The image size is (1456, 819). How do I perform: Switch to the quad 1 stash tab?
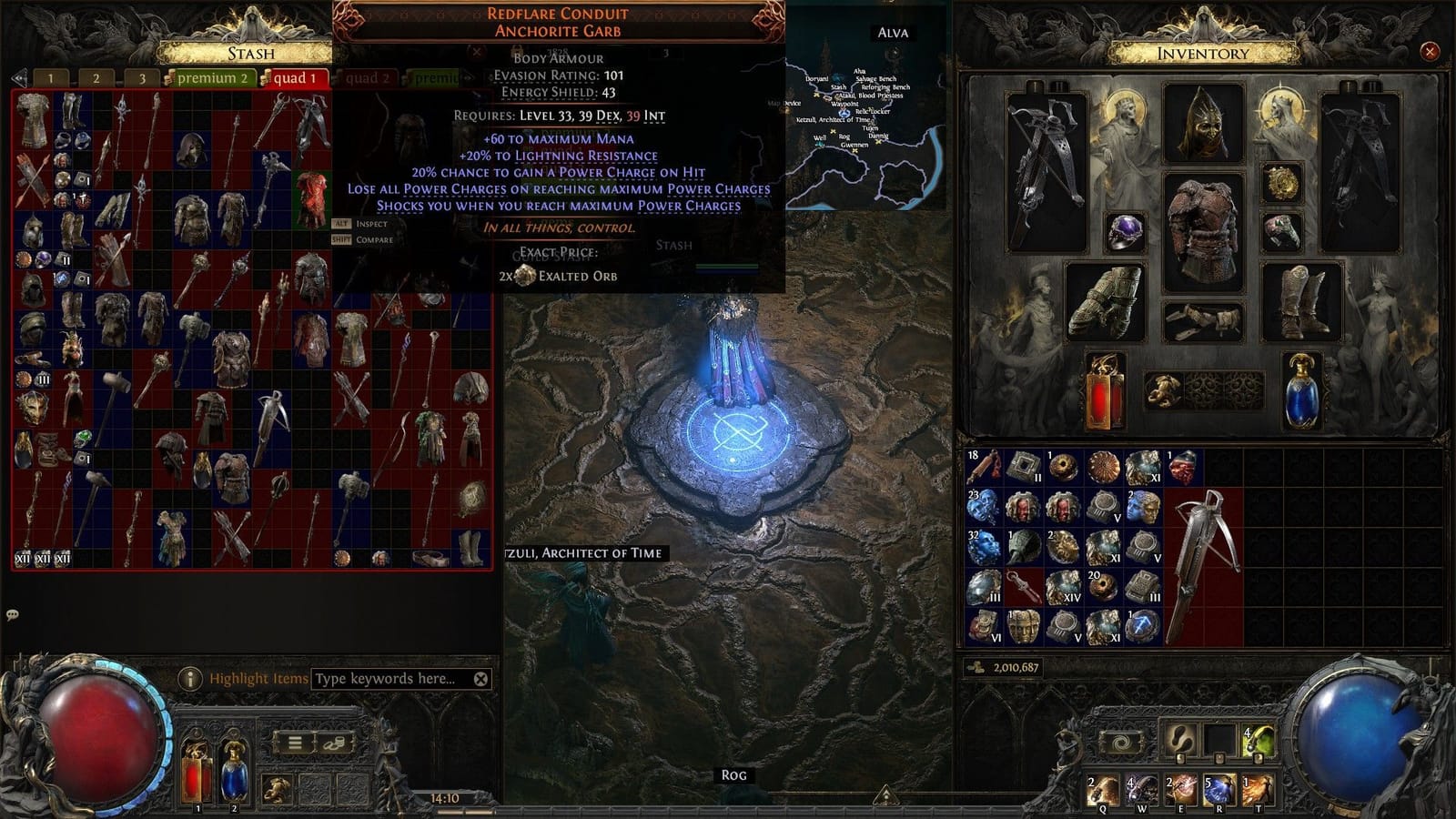point(293,79)
